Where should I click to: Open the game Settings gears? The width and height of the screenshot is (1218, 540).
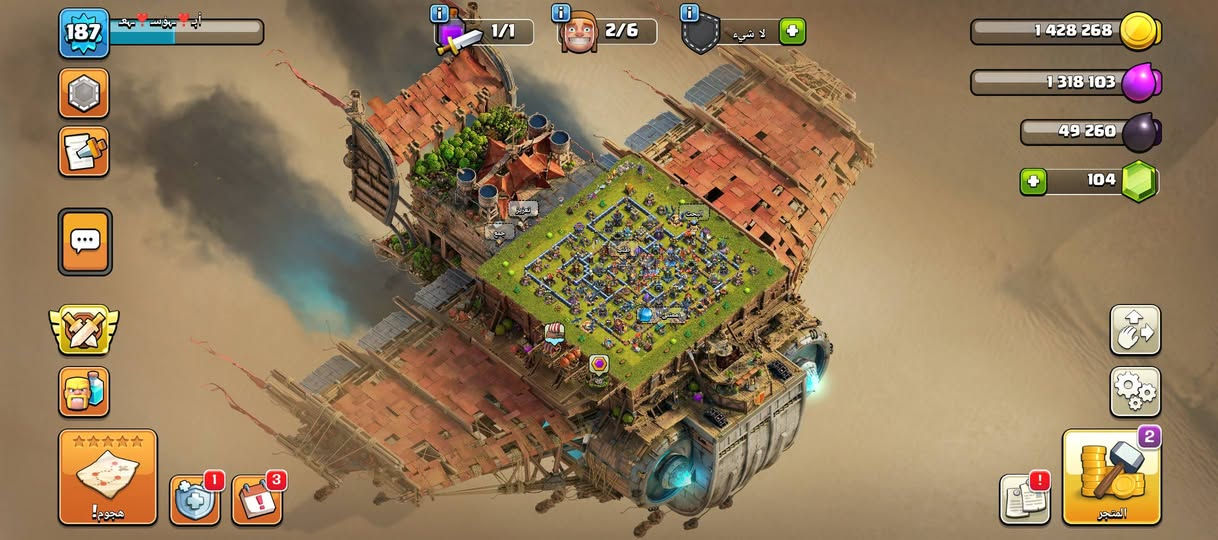[x=1135, y=391]
